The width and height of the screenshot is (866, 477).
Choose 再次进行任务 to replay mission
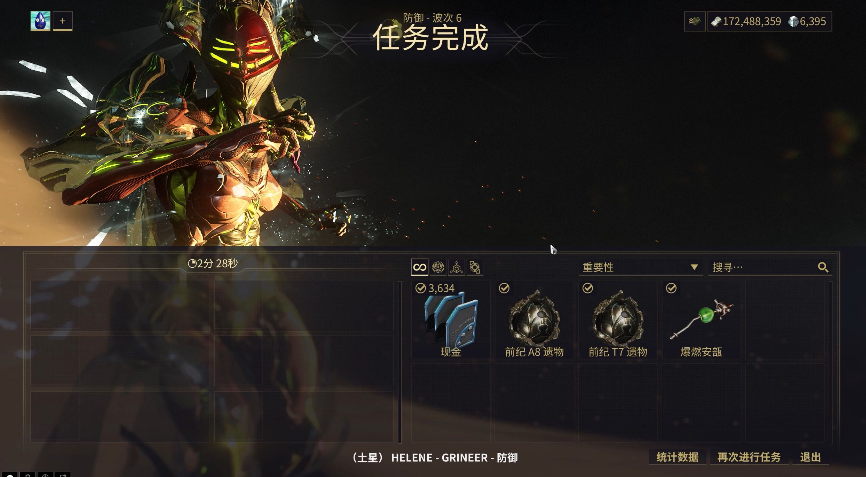[x=749, y=457]
